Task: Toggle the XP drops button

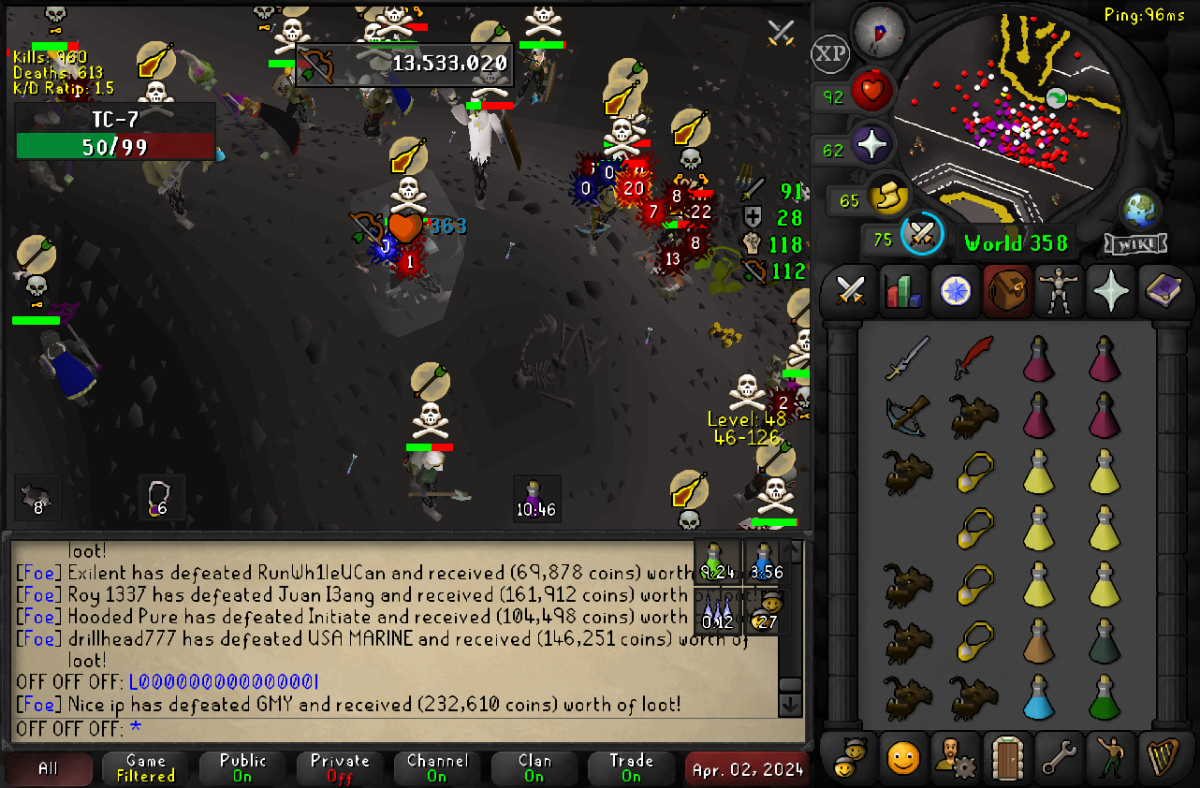Action: [830, 54]
